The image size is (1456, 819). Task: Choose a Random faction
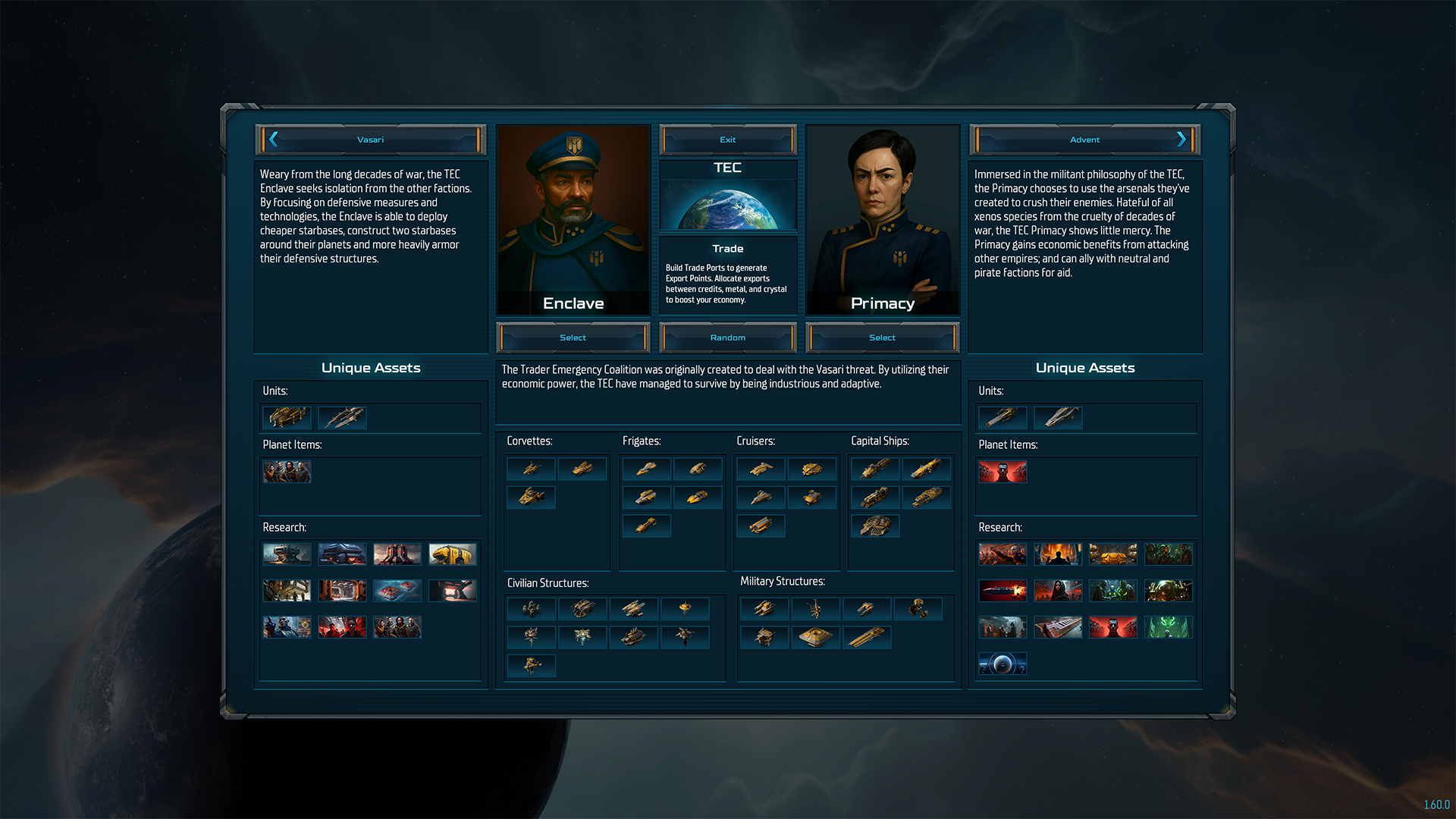pos(727,337)
